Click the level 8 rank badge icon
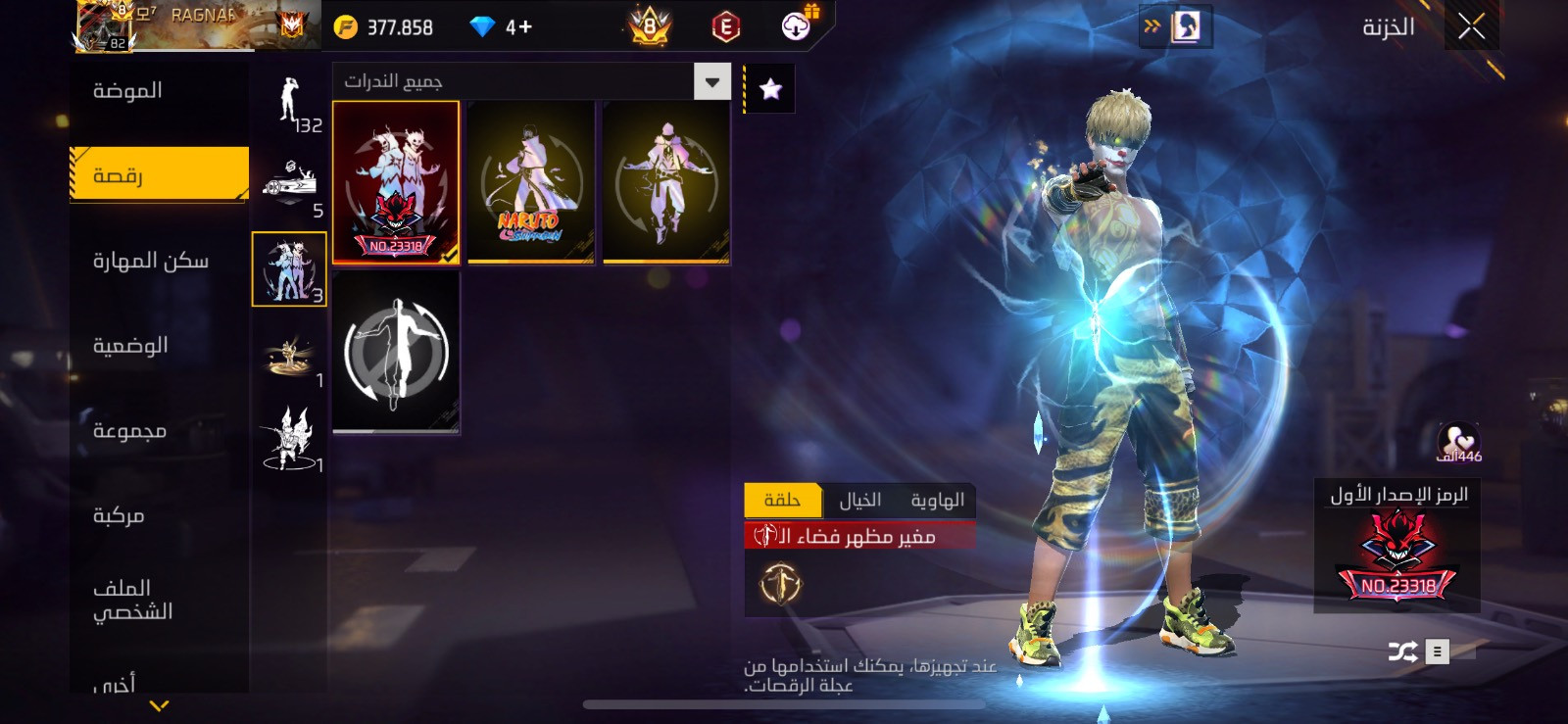This screenshot has width=1568, height=724. click(647, 26)
